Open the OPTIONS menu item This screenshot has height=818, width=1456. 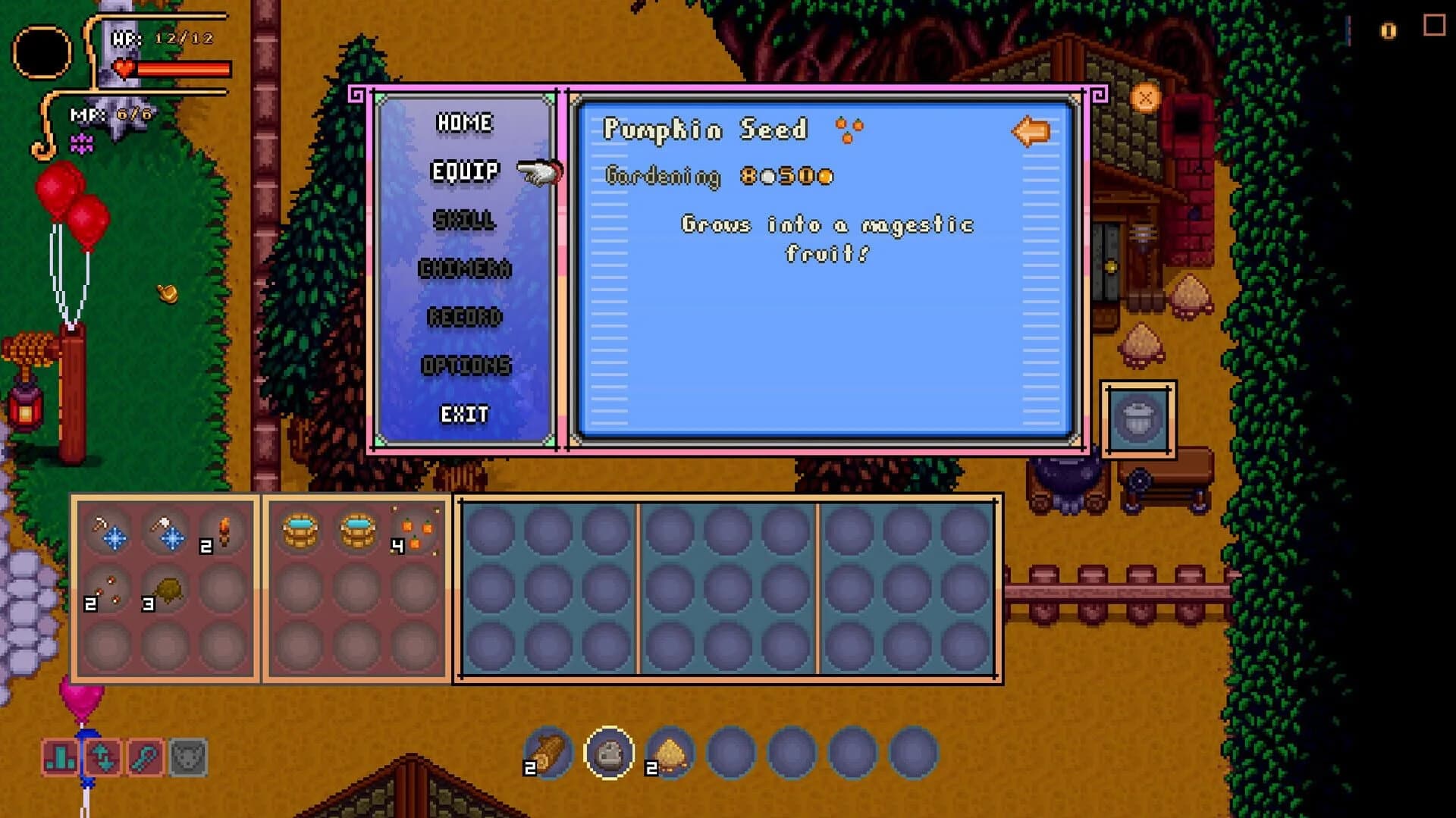(468, 365)
